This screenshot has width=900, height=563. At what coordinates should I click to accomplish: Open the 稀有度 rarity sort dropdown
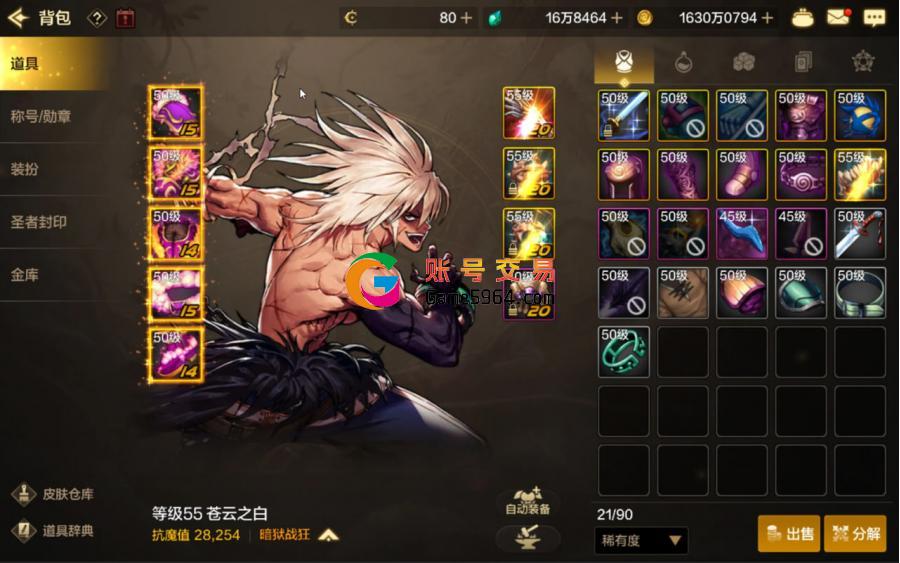640,541
